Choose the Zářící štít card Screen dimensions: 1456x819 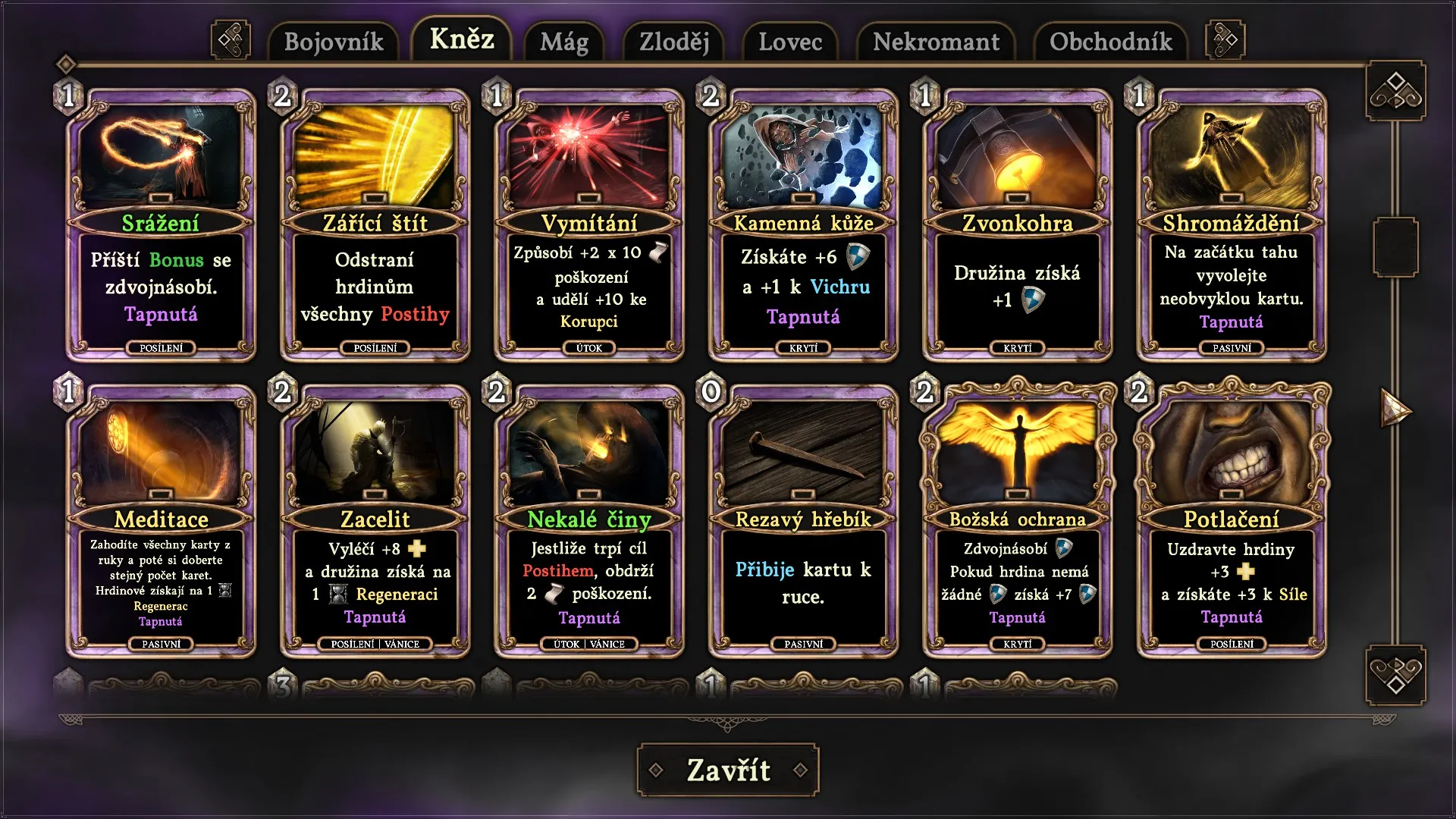(x=375, y=225)
